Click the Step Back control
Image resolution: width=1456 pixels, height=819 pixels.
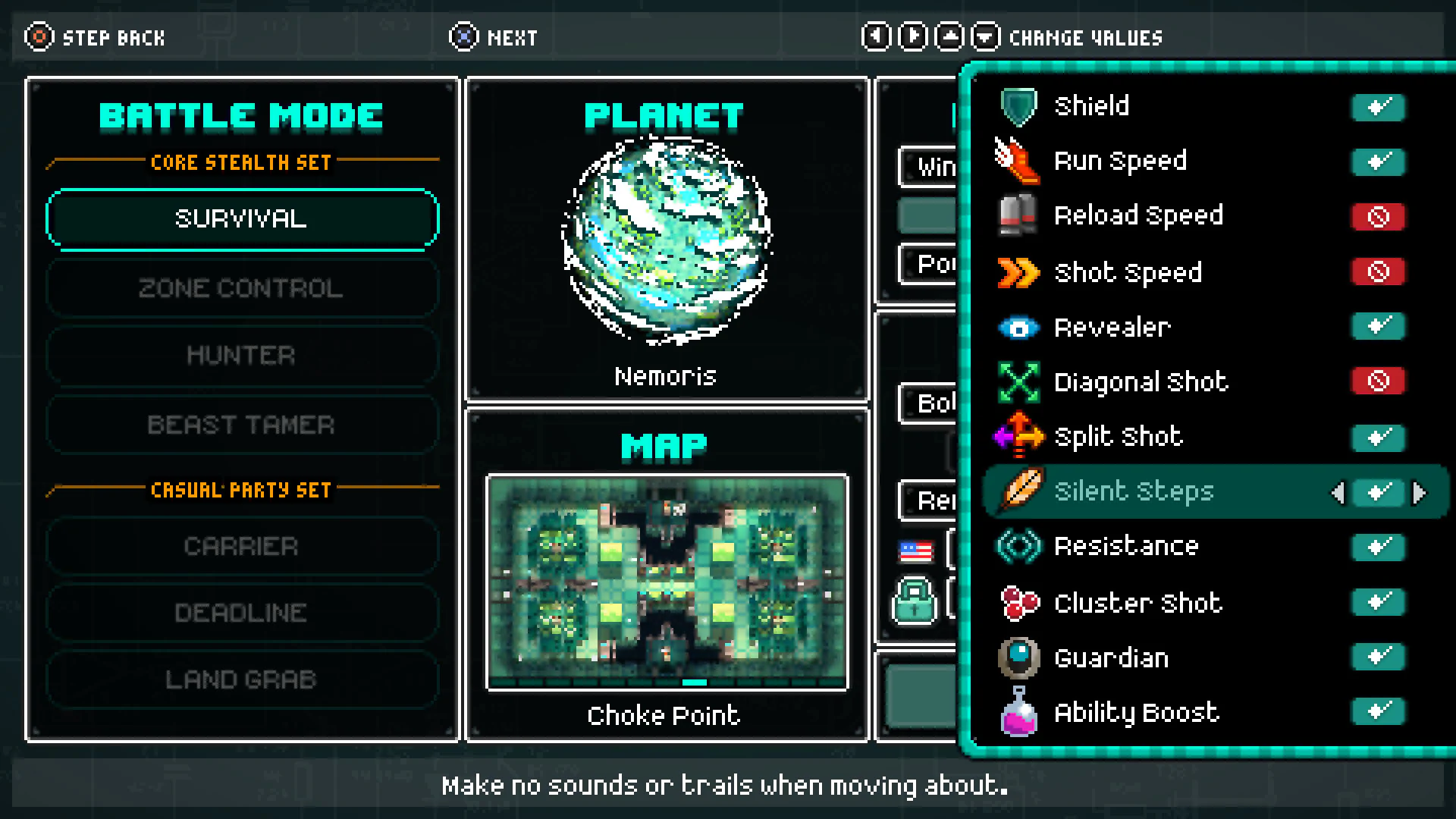coord(95,37)
